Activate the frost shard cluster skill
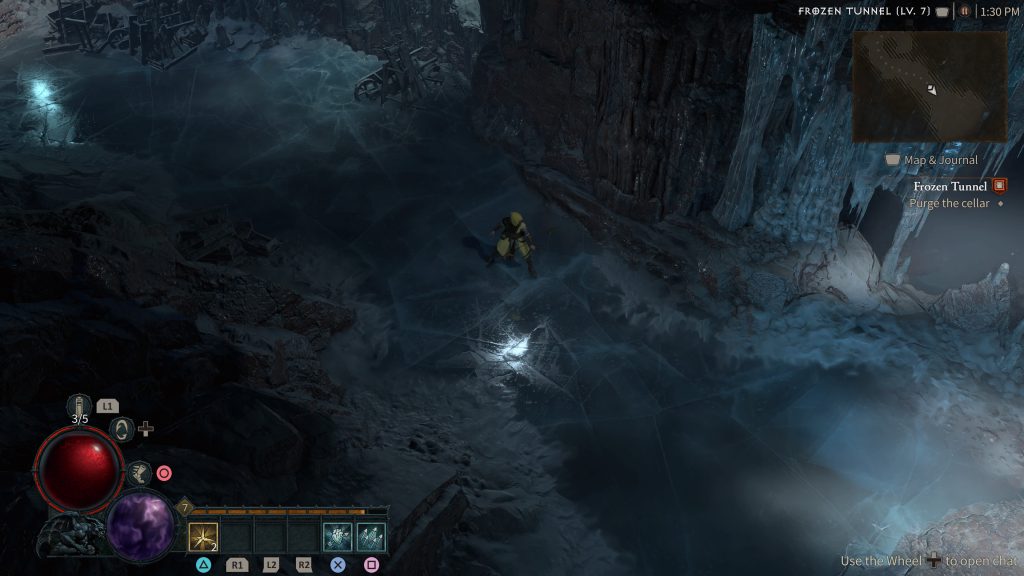The width and height of the screenshot is (1024, 576). pyautogui.click(x=337, y=537)
